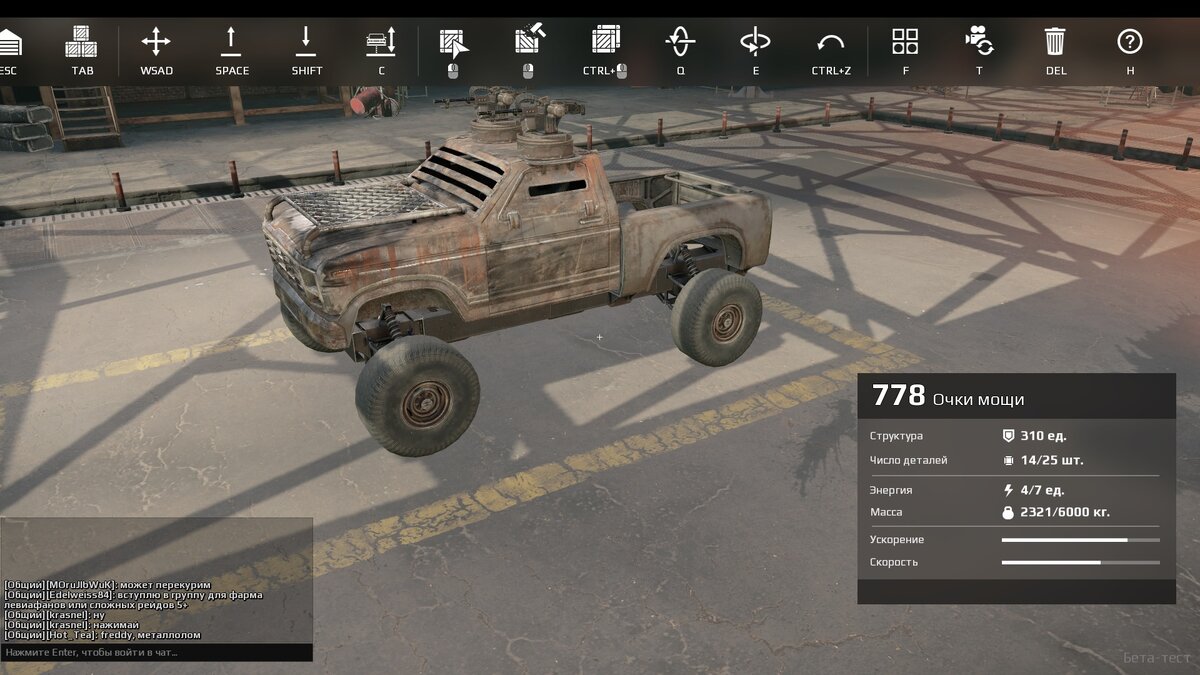
Task: Click the four-way move arrows icon
Action: [156, 42]
